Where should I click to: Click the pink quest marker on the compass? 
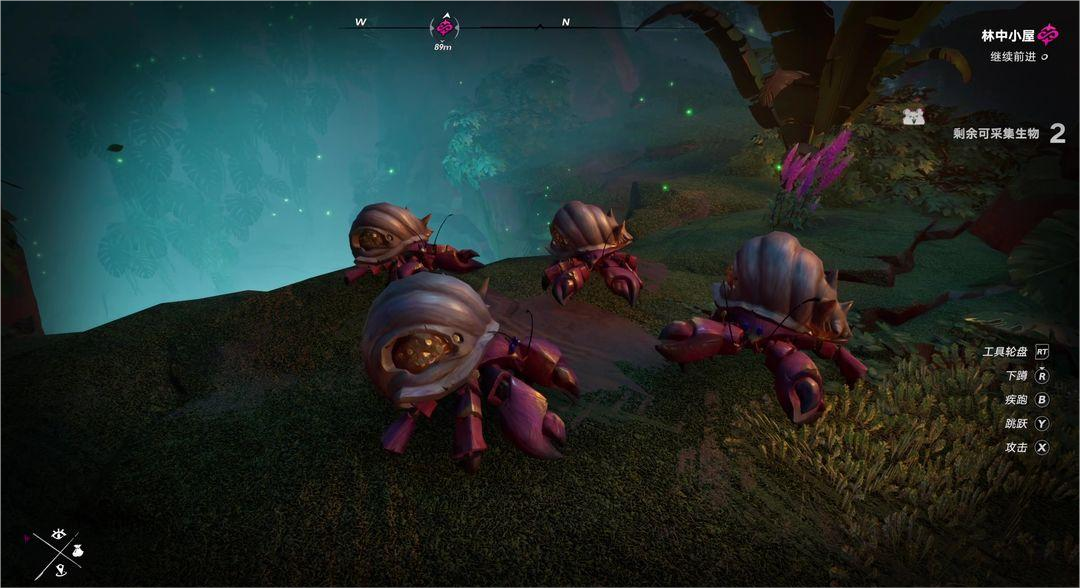443,26
